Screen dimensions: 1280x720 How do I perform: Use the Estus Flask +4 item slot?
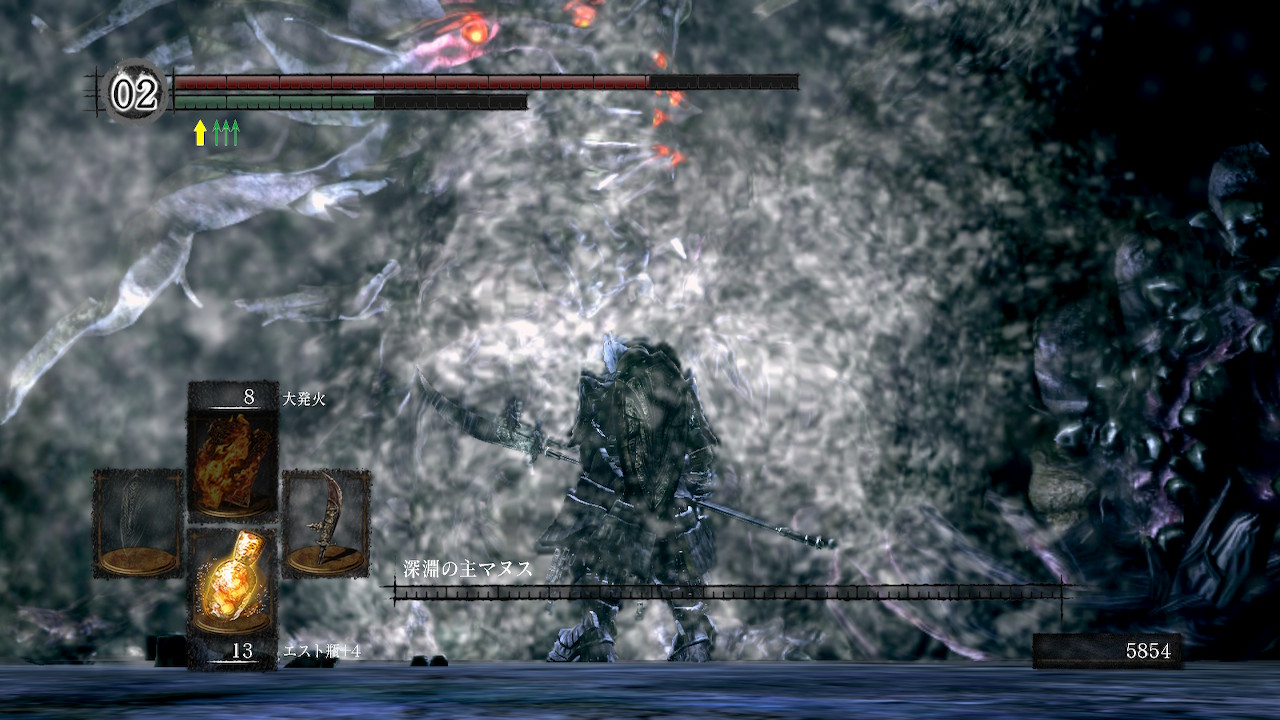[232, 582]
